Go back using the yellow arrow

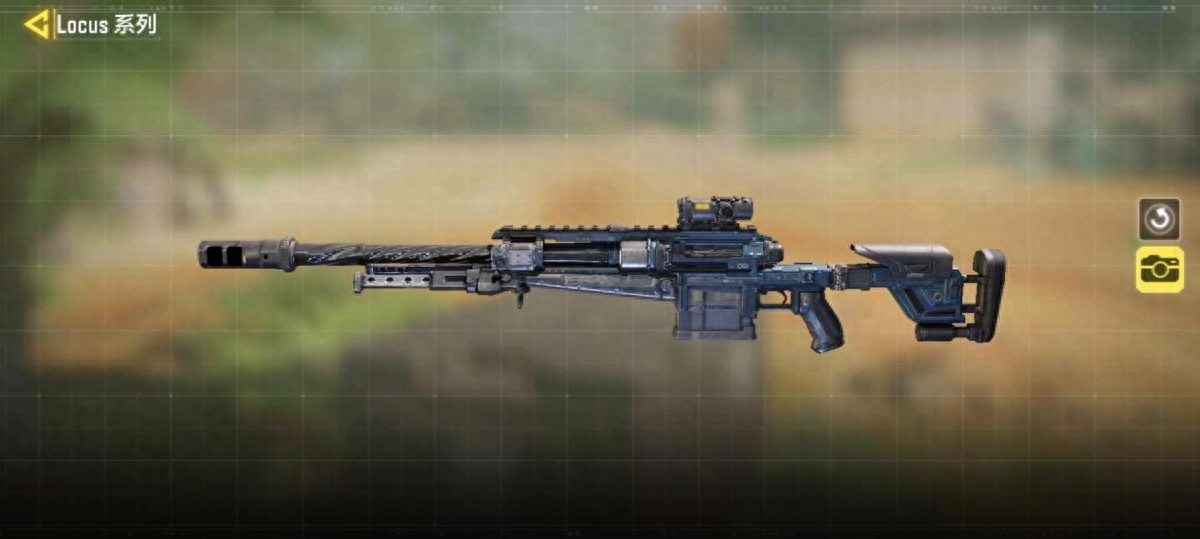pos(37,24)
